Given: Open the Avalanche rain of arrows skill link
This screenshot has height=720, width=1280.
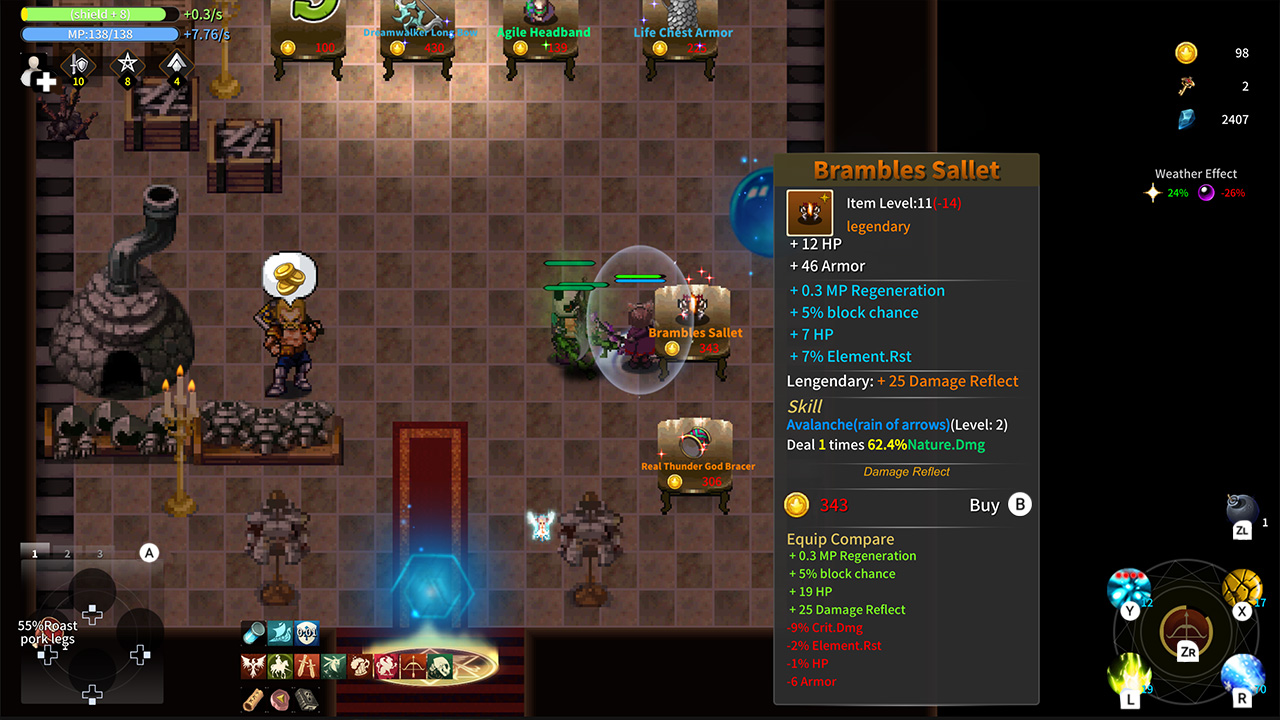Looking at the screenshot, I should tap(867, 424).
